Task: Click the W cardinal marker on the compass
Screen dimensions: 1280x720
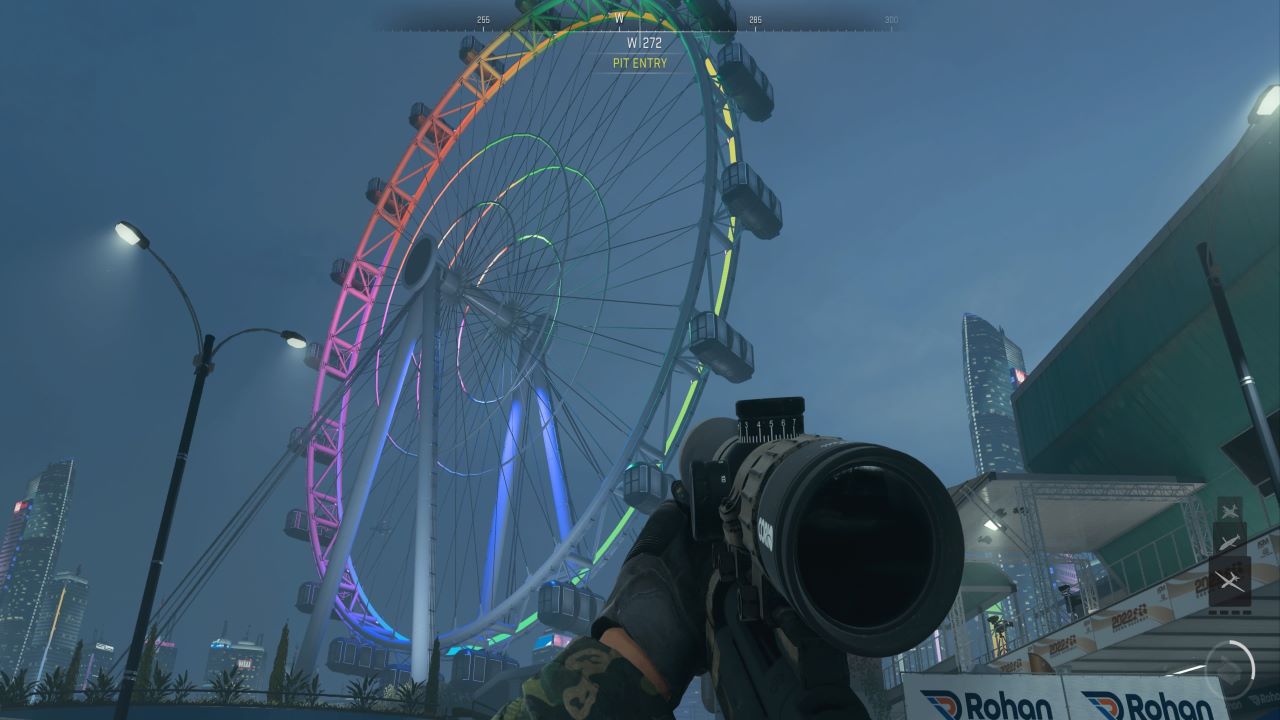Action: 619,17
